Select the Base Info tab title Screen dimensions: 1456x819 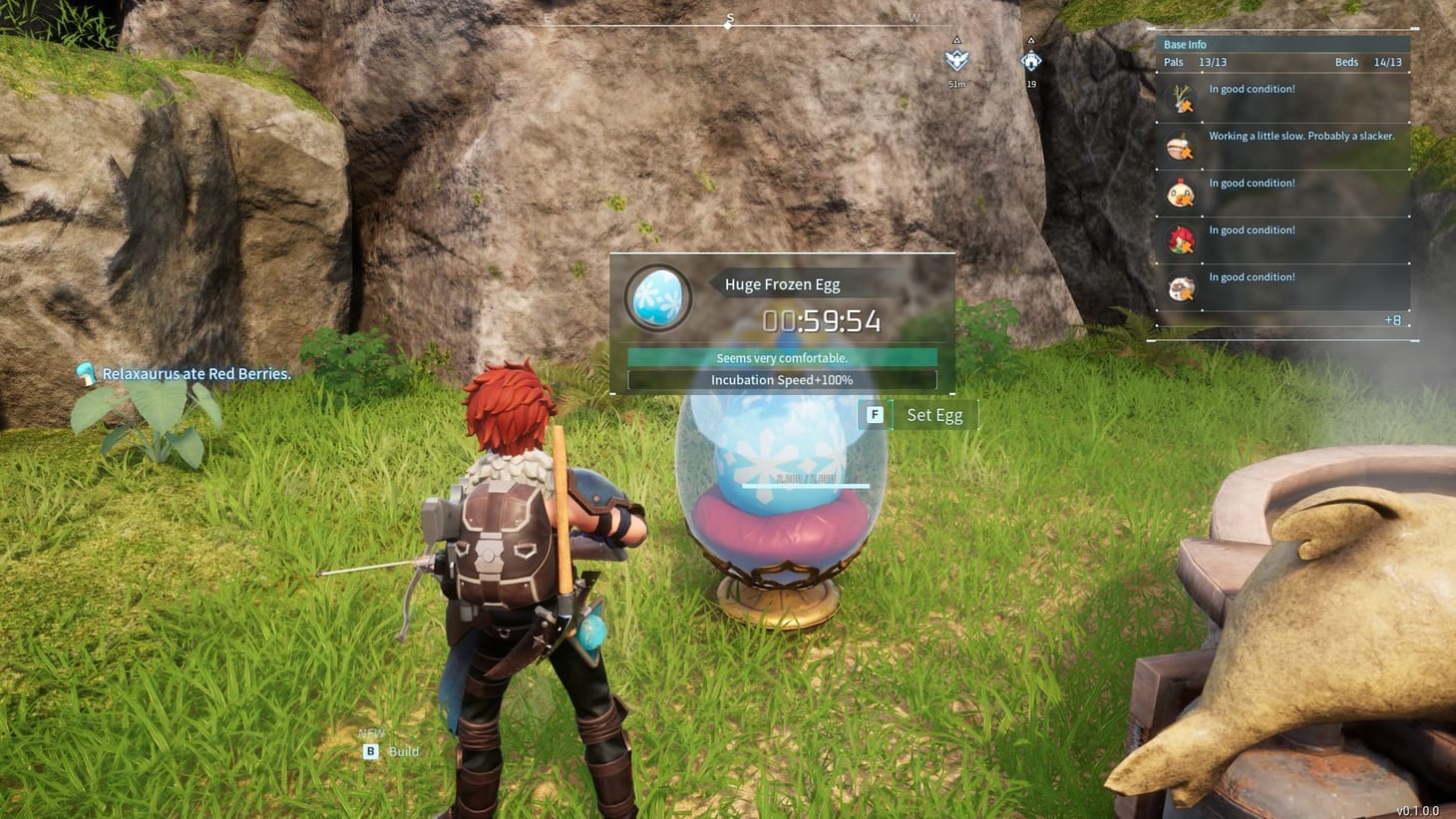(1185, 44)
